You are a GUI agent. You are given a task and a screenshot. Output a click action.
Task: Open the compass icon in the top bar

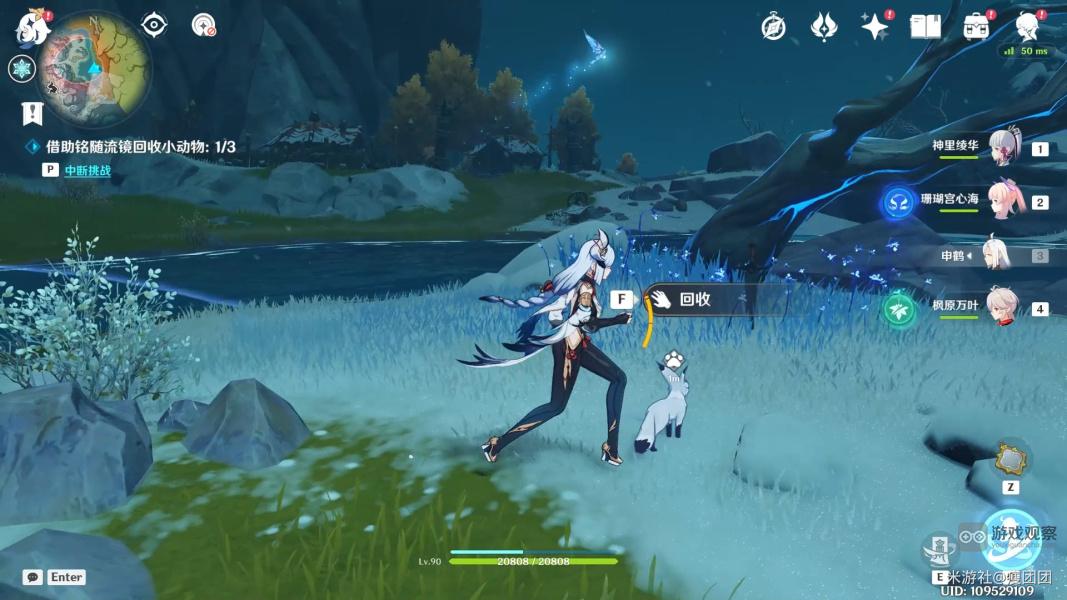(773, 27)
